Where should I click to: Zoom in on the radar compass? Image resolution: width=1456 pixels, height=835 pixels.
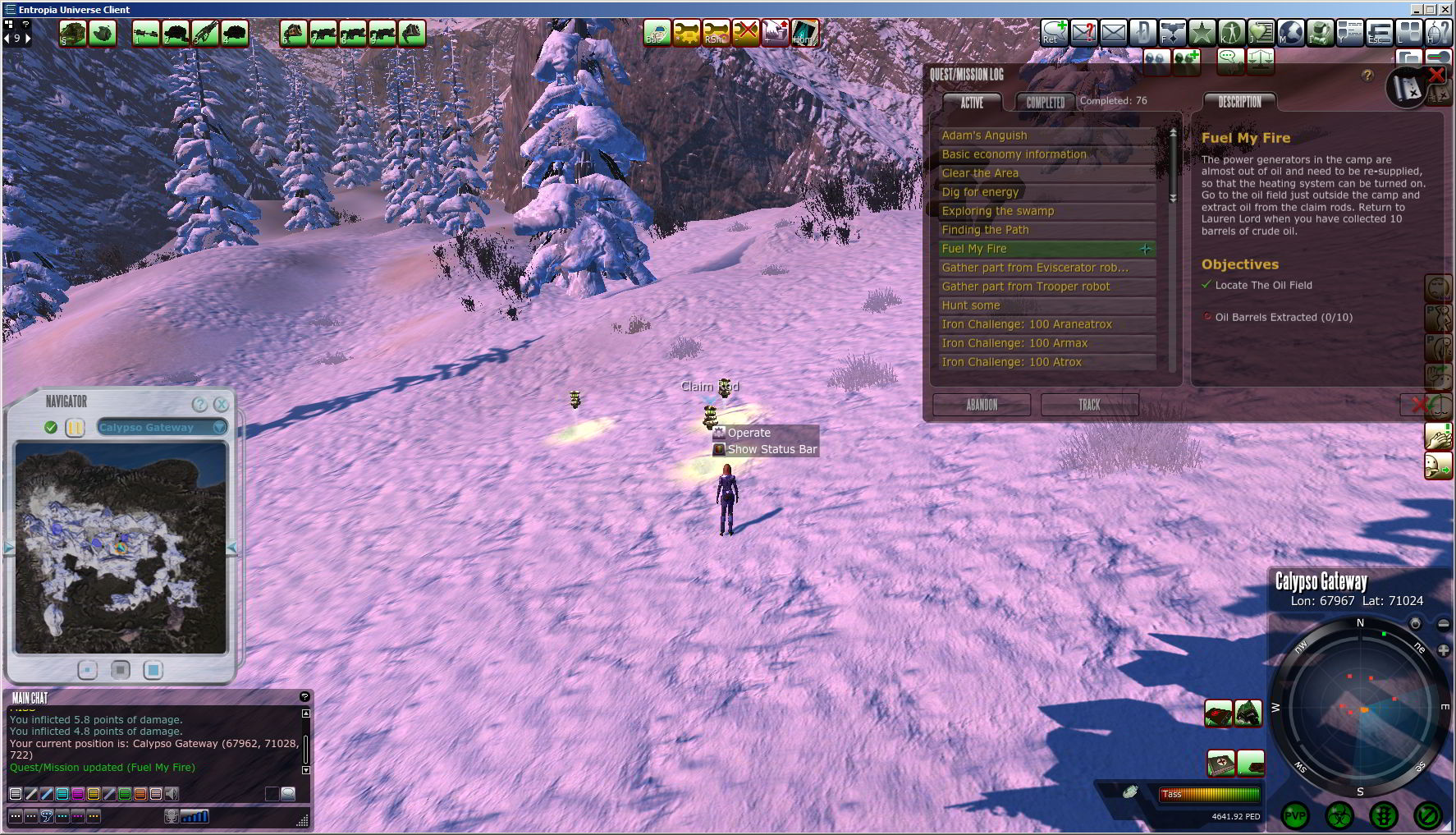tap(1443, 650)
